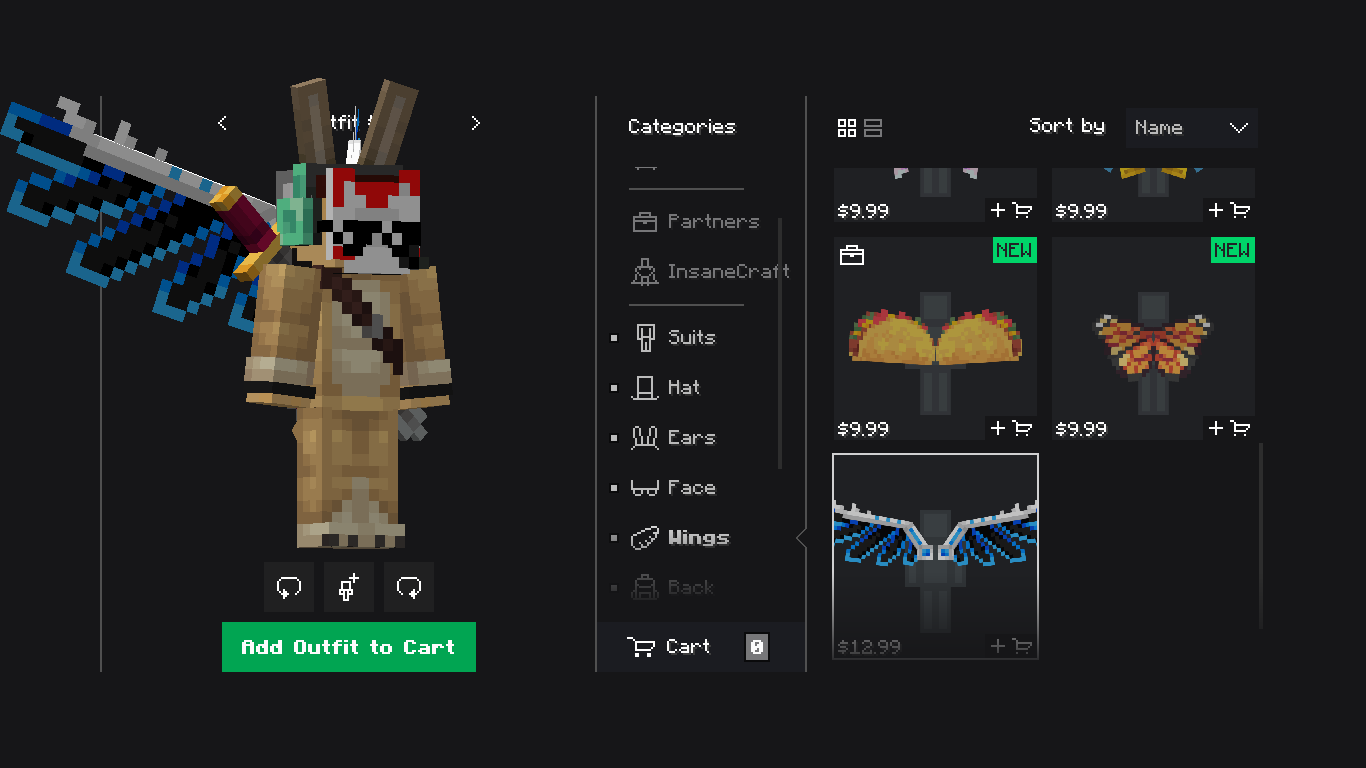Switch to grid view
Viewport: 1366px width, 768px height.
pyautogui.click(x=847, y=128)
